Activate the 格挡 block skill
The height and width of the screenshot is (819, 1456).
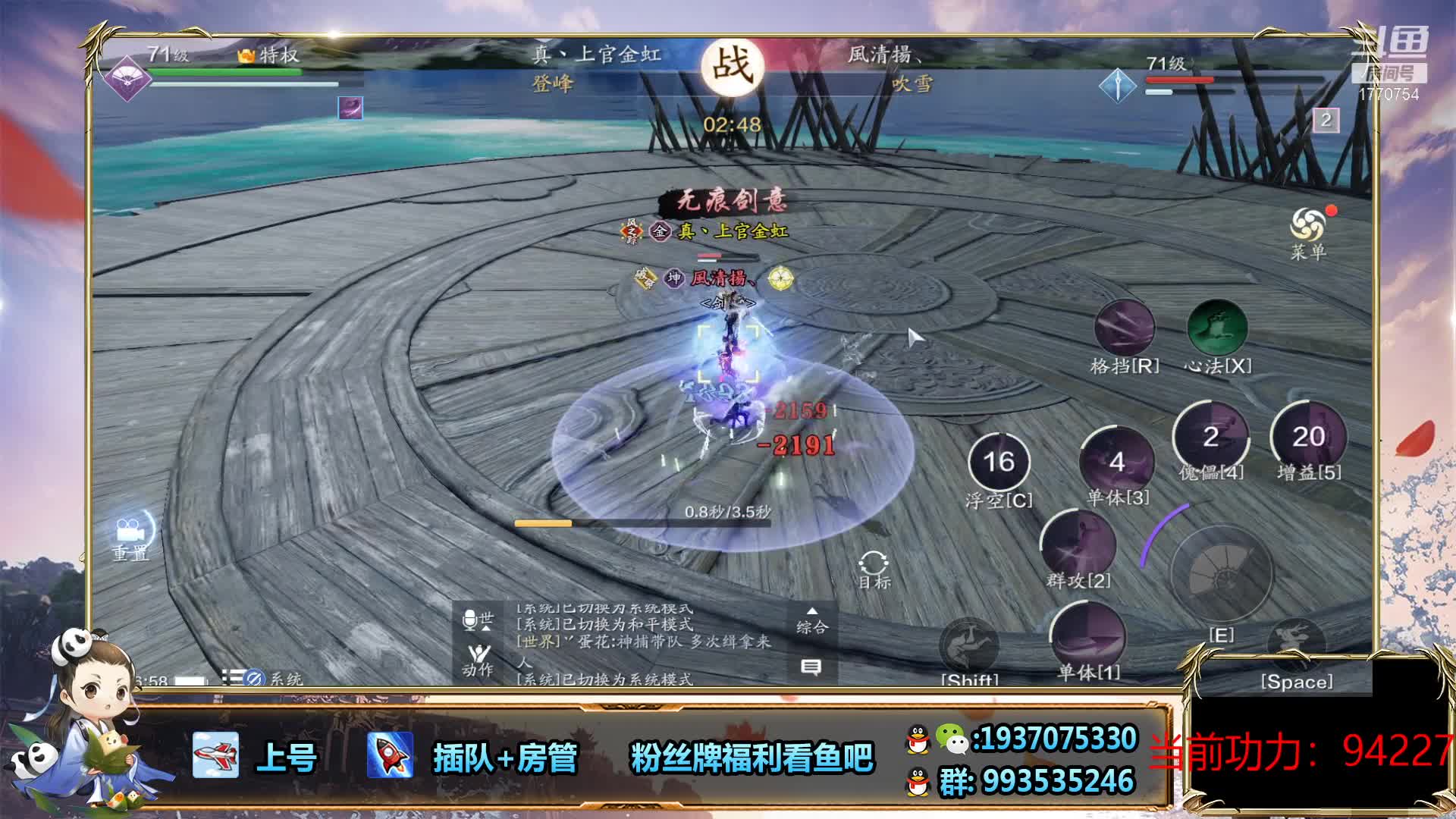[1124, 329]
